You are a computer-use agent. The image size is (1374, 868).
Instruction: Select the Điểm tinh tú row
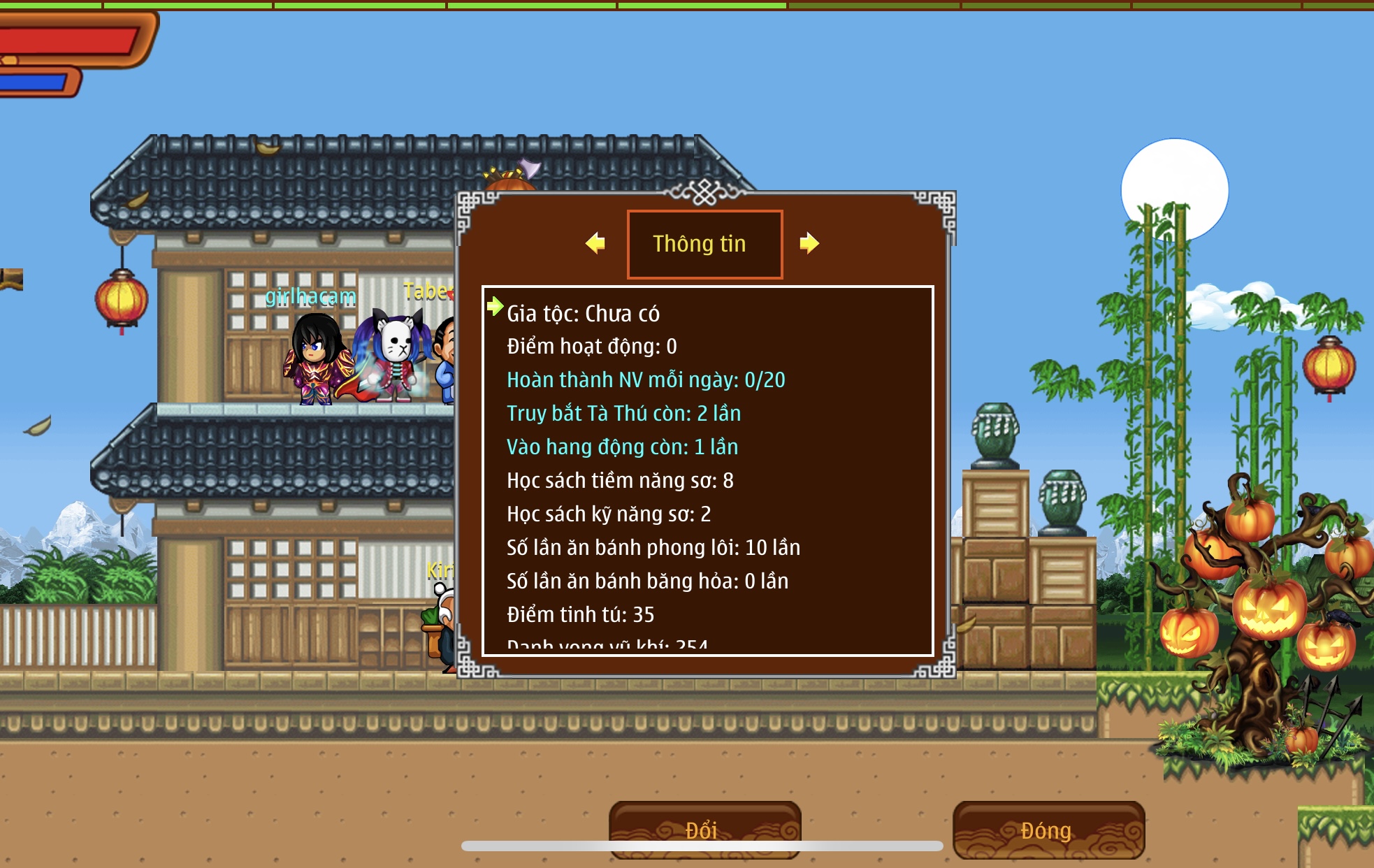click(x=580, y=615)
